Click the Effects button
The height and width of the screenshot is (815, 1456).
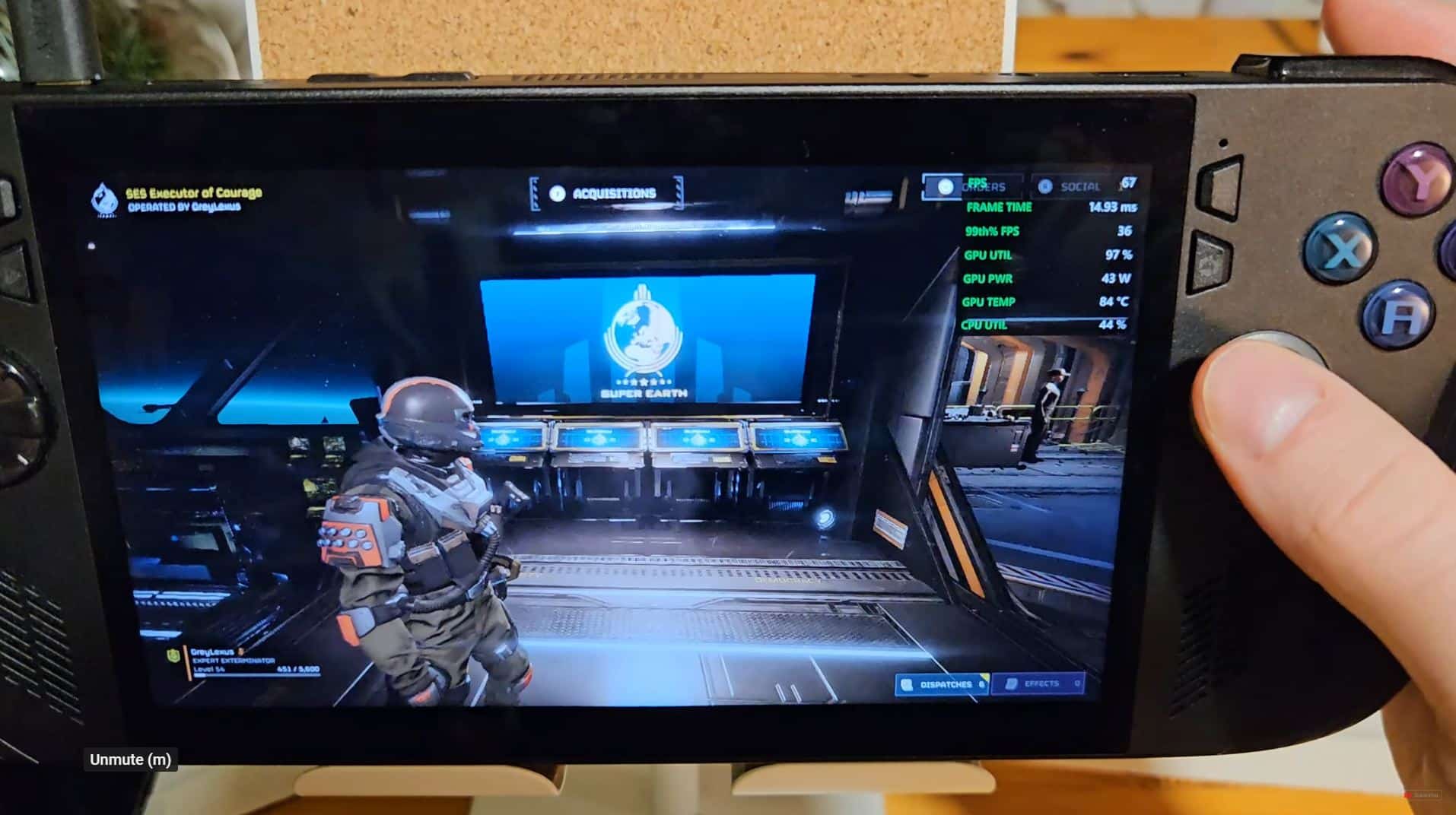1038,683
